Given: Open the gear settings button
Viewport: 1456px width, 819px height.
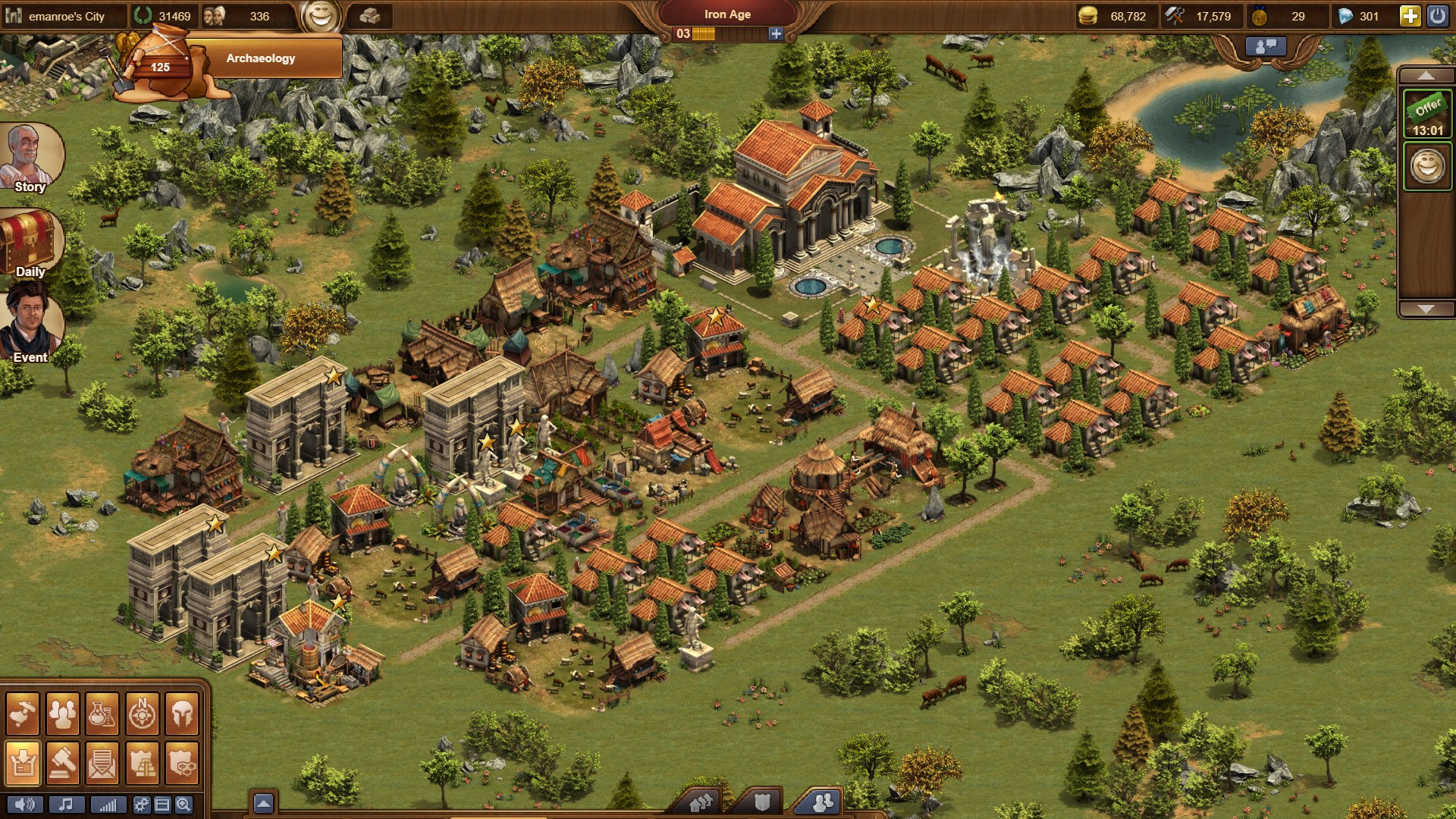Looking at the screenshot, I should click(141, 805).
